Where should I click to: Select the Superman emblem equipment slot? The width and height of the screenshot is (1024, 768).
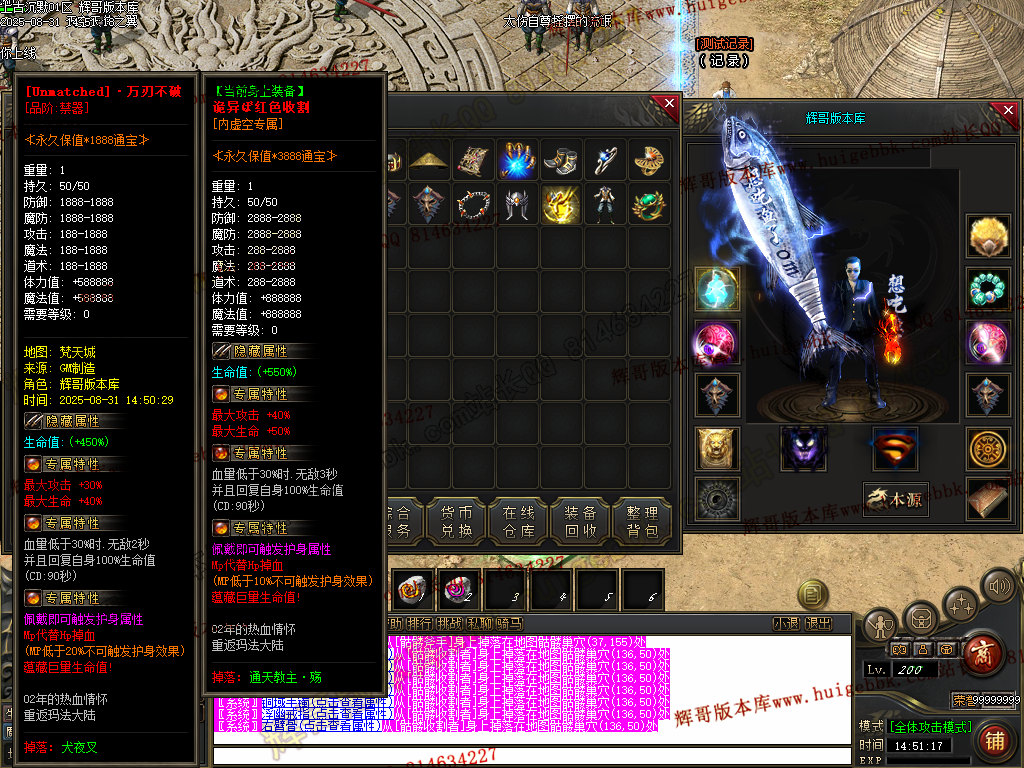pyautogui.click(x=895, y=448)
